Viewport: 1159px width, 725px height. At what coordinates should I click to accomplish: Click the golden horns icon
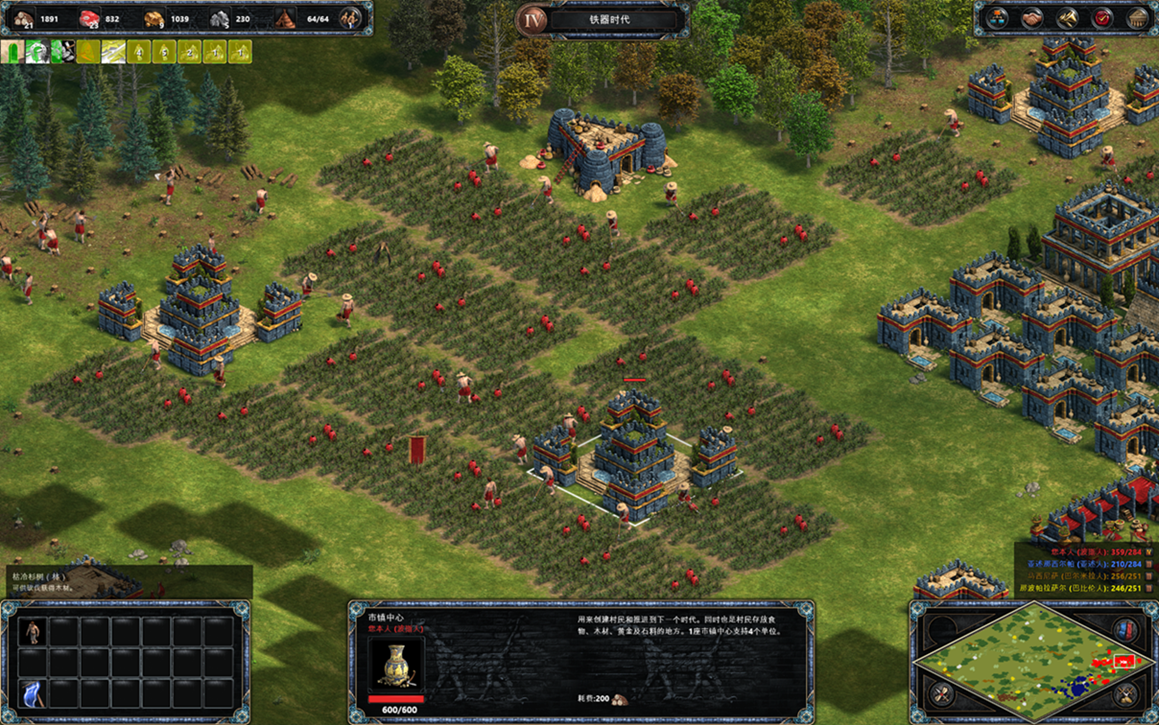pyautogui.click(x=1068, y=18)
